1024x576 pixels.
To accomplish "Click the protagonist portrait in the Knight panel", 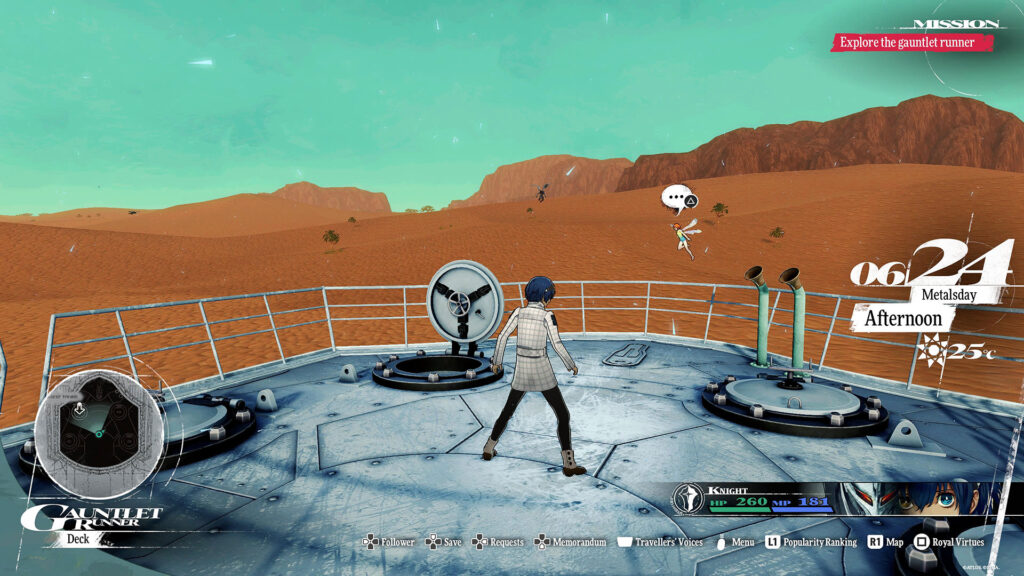I will [962, 499].
